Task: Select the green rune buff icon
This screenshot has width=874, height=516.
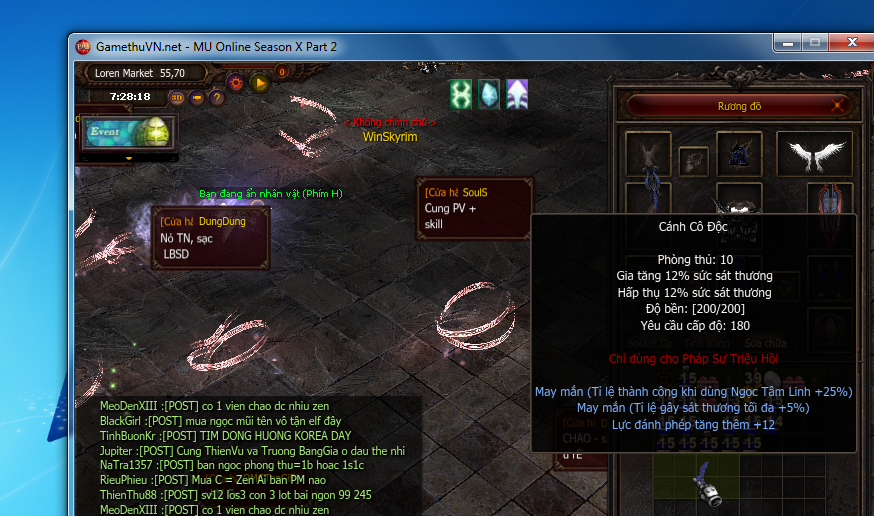Action: coord(460,94)
